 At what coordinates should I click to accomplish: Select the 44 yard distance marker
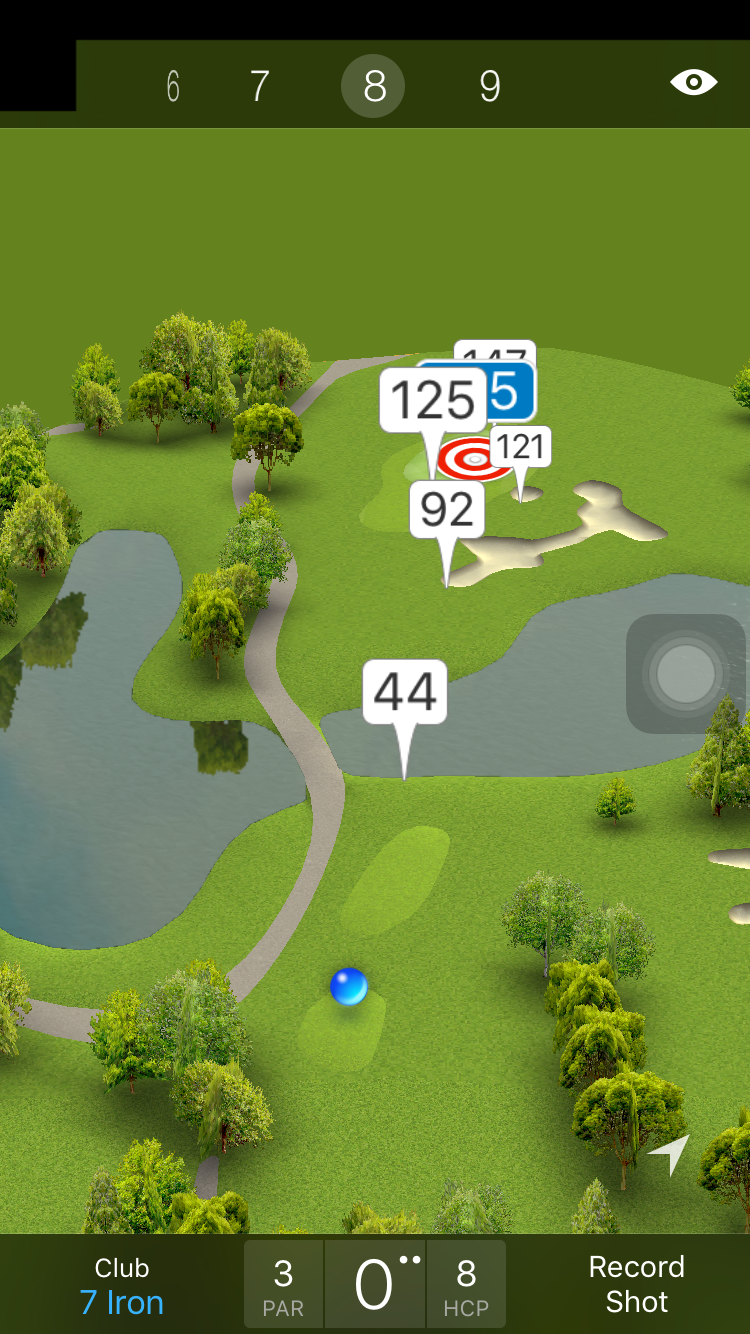point(405,692)
